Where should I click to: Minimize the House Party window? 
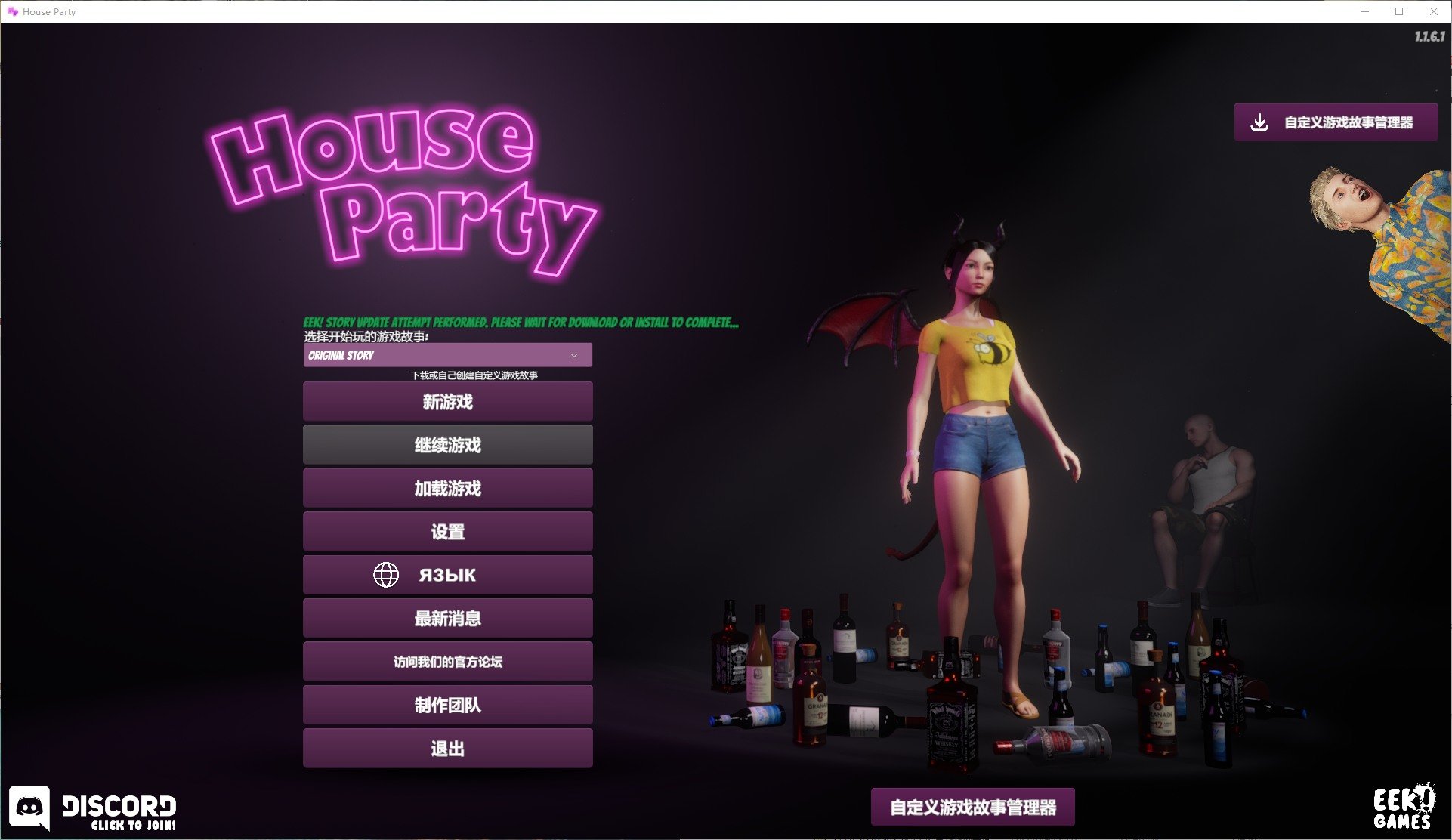[x=1364, y=11]
